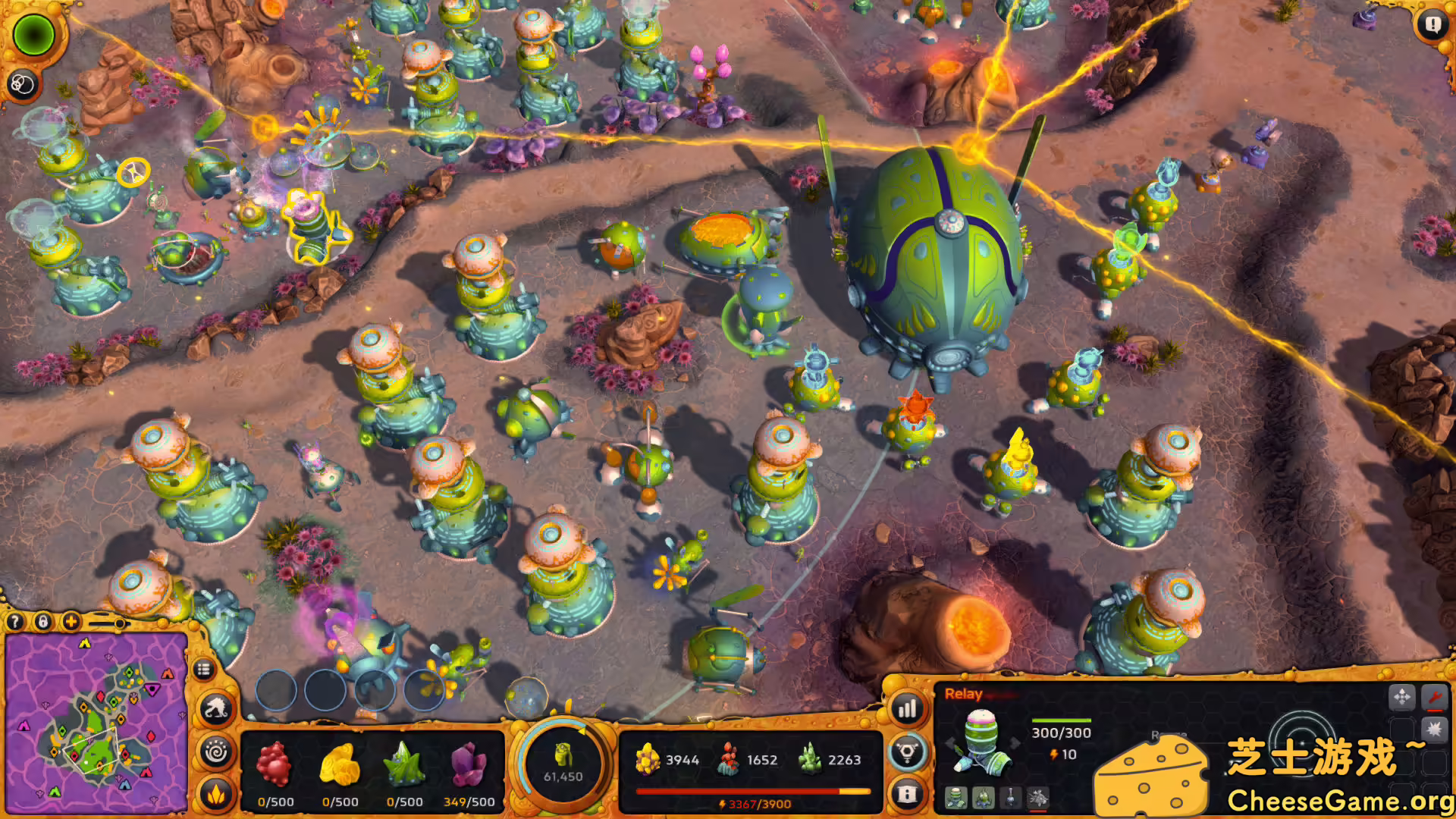Choose the move arrows command button
The width and height of the screenshot is (1456, 819).
1402,696
